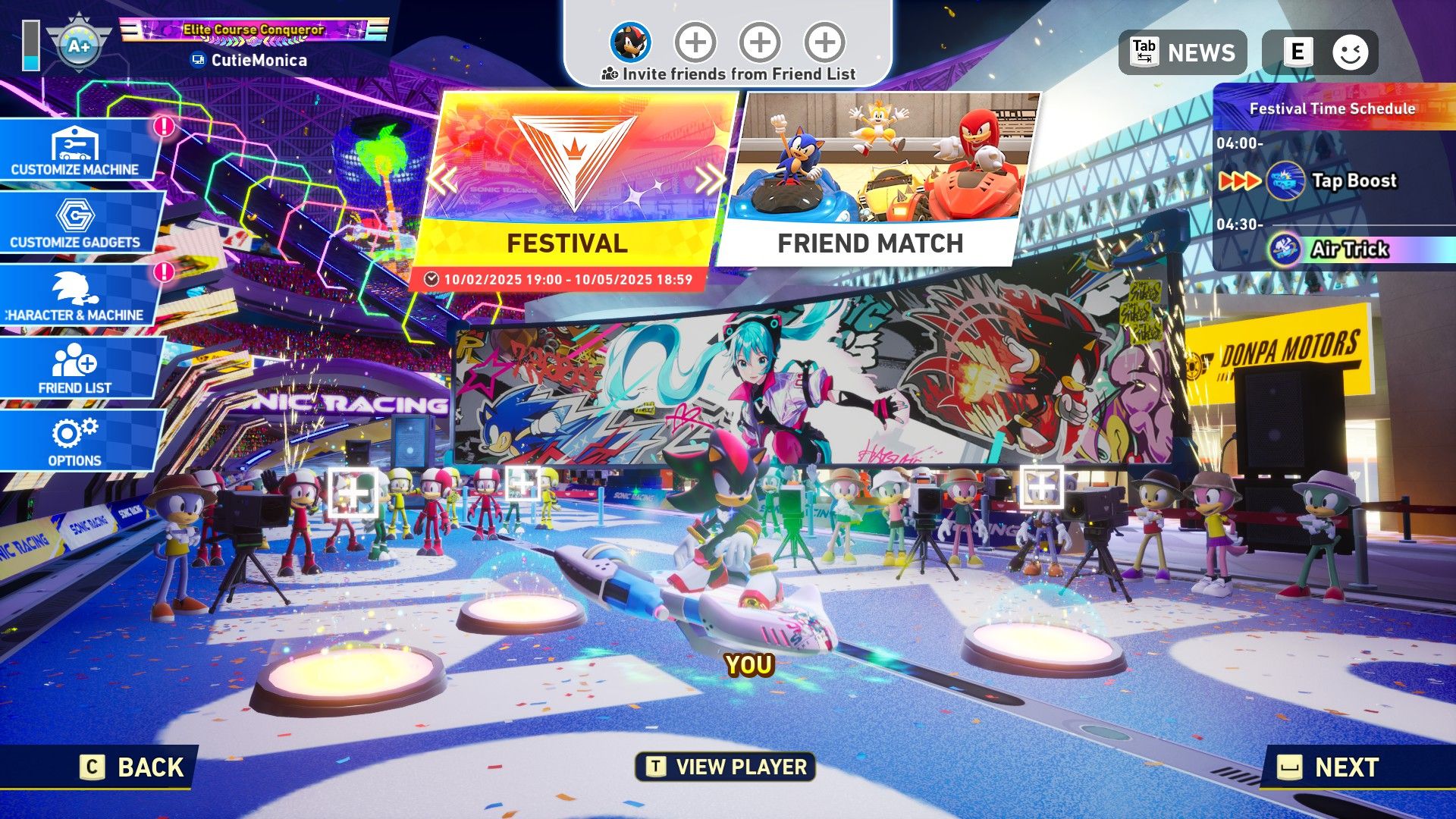Click the left arrow on Festival card

pyautogui.click(x=442, y=180)
